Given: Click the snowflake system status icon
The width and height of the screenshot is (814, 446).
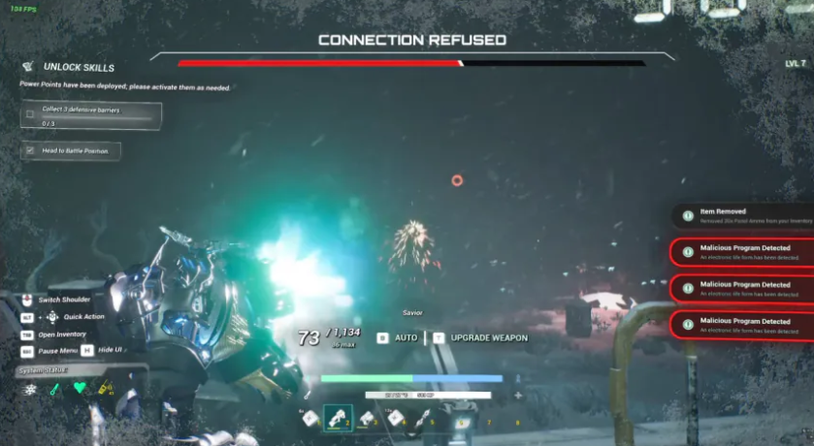Looking at the screenshot, I should [x=30, y=388].
